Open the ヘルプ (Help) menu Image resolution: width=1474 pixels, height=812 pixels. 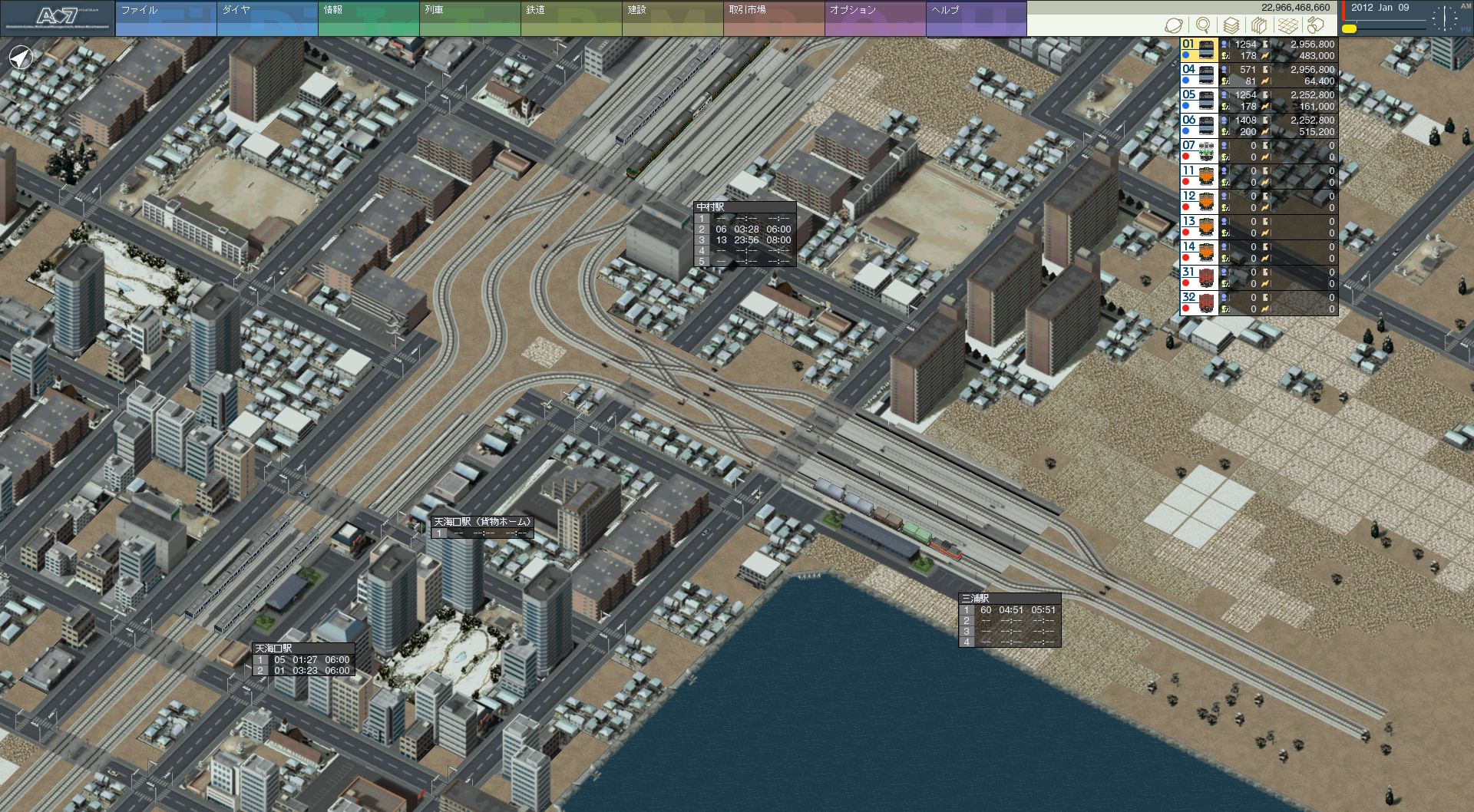coord(976,18)
